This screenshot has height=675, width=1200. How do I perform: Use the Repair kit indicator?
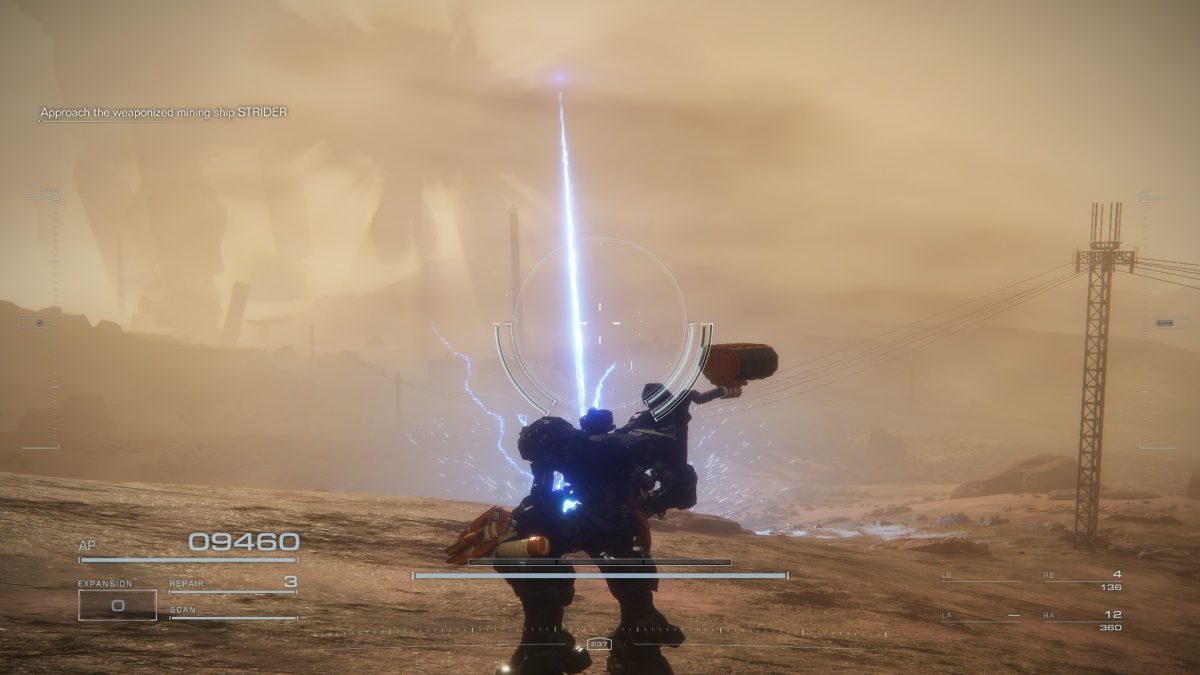pyautogui.click(x=234, y=584)
